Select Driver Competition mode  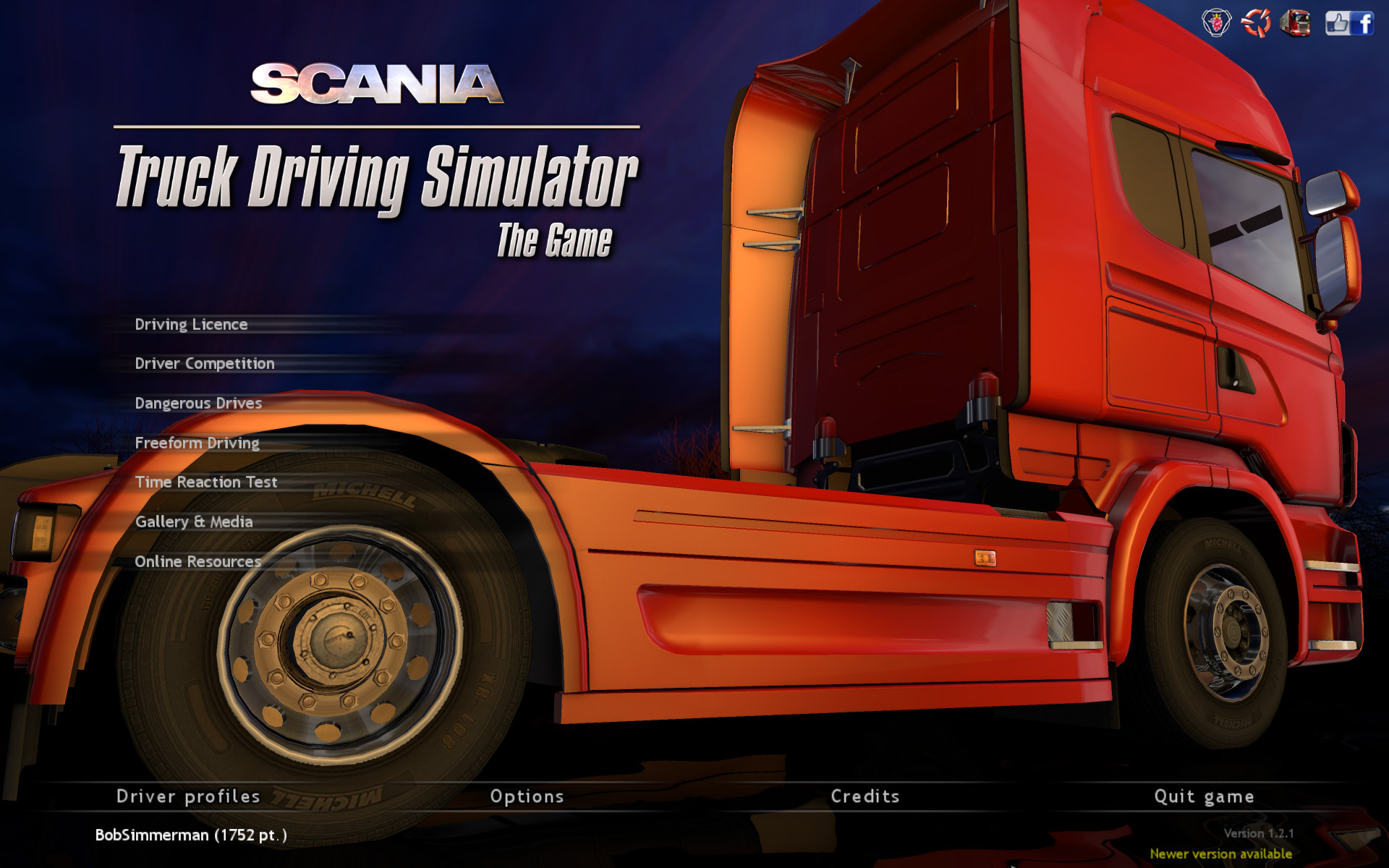coord(205,363)
